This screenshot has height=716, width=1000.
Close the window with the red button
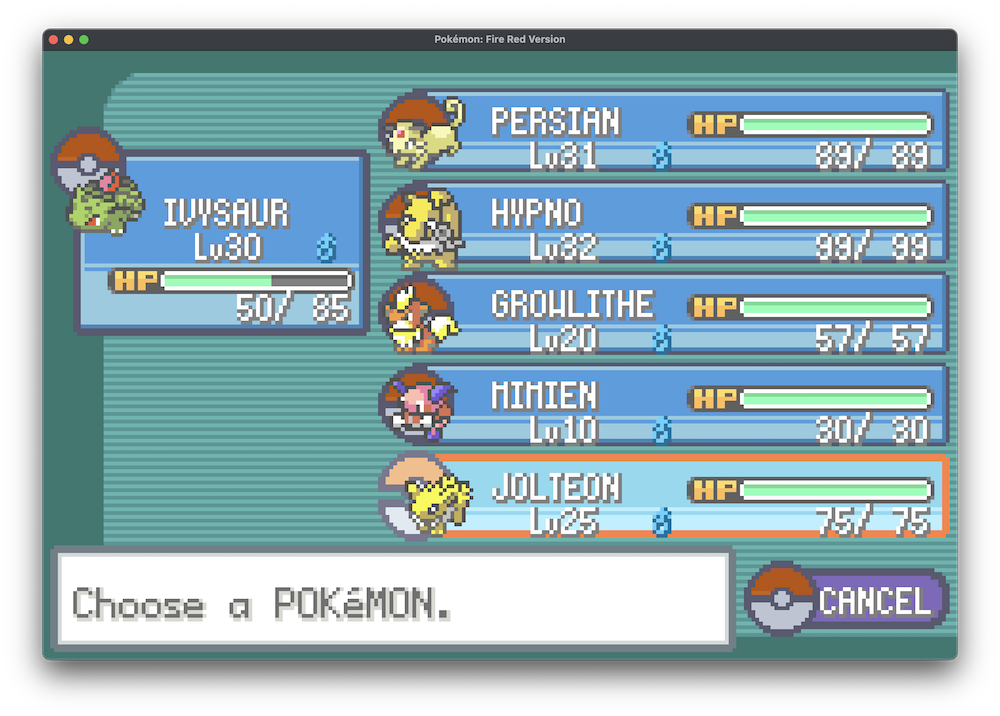tap(53, 39)
